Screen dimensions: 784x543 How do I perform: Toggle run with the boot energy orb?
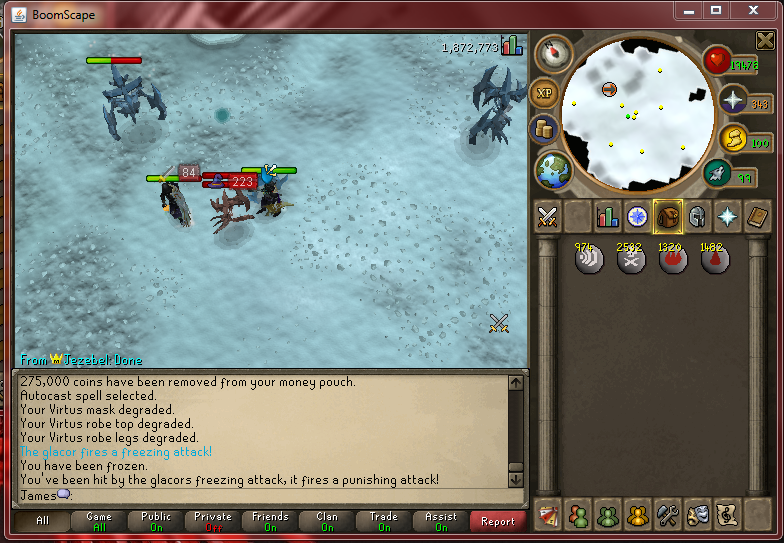click(x=717, y=173)
